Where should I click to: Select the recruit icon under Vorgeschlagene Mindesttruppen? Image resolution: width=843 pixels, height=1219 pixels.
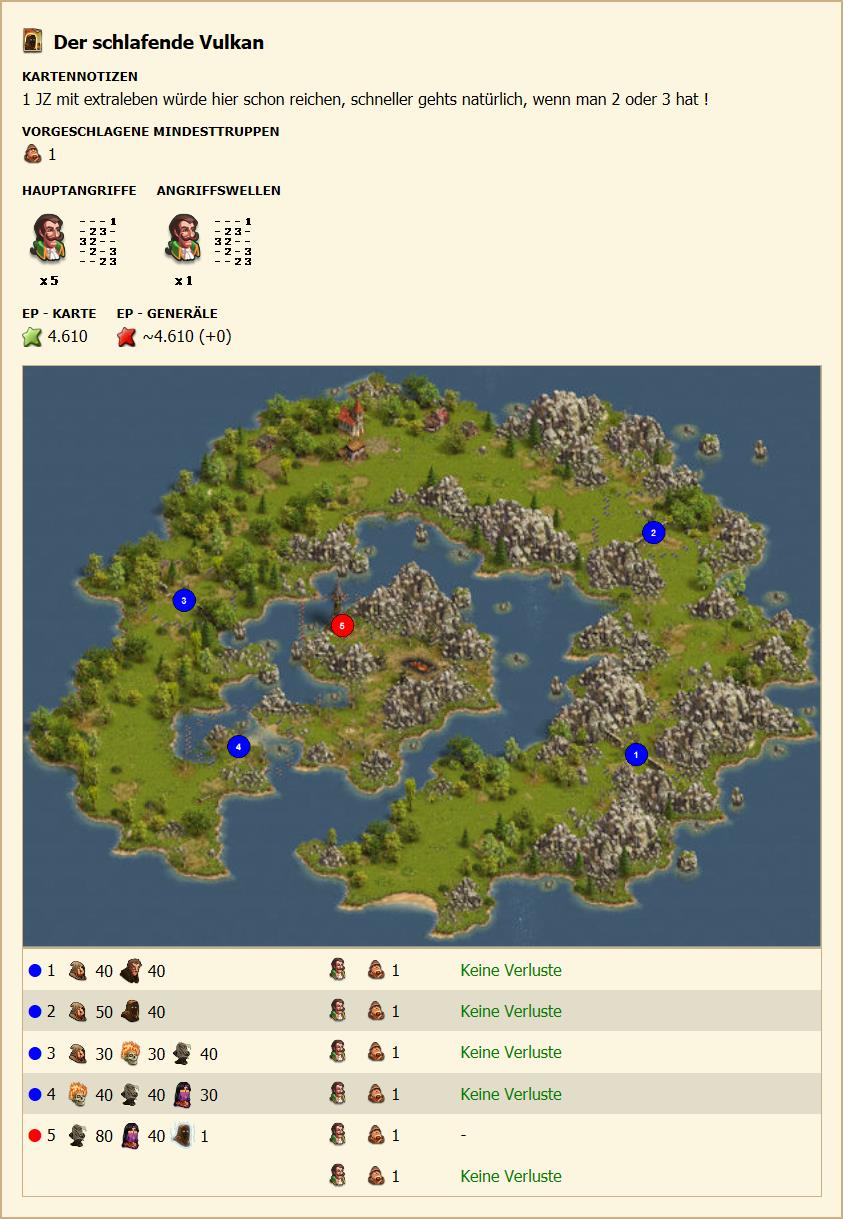point(33,155)
